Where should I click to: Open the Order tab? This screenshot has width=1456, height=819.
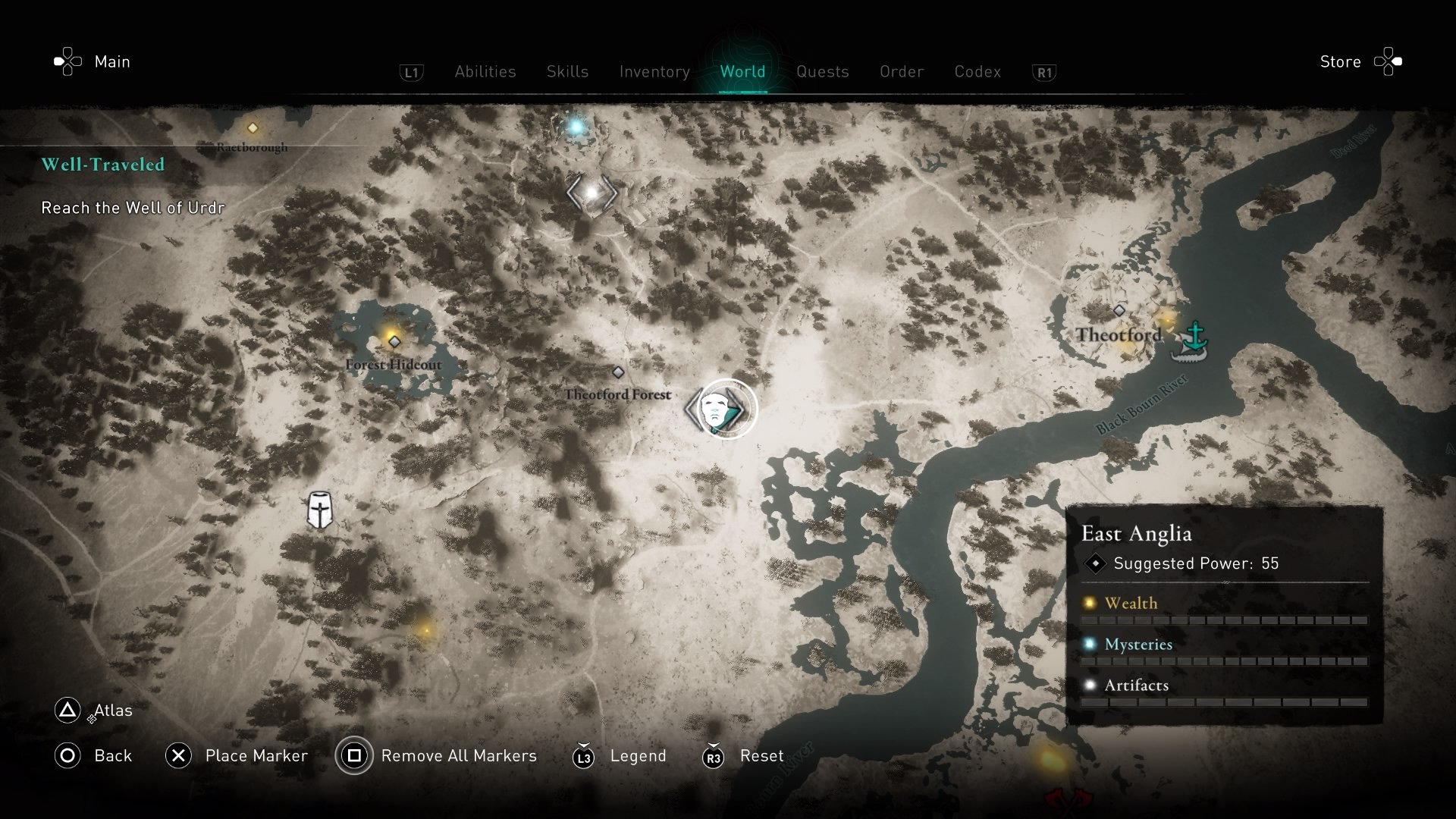(902, 71)
